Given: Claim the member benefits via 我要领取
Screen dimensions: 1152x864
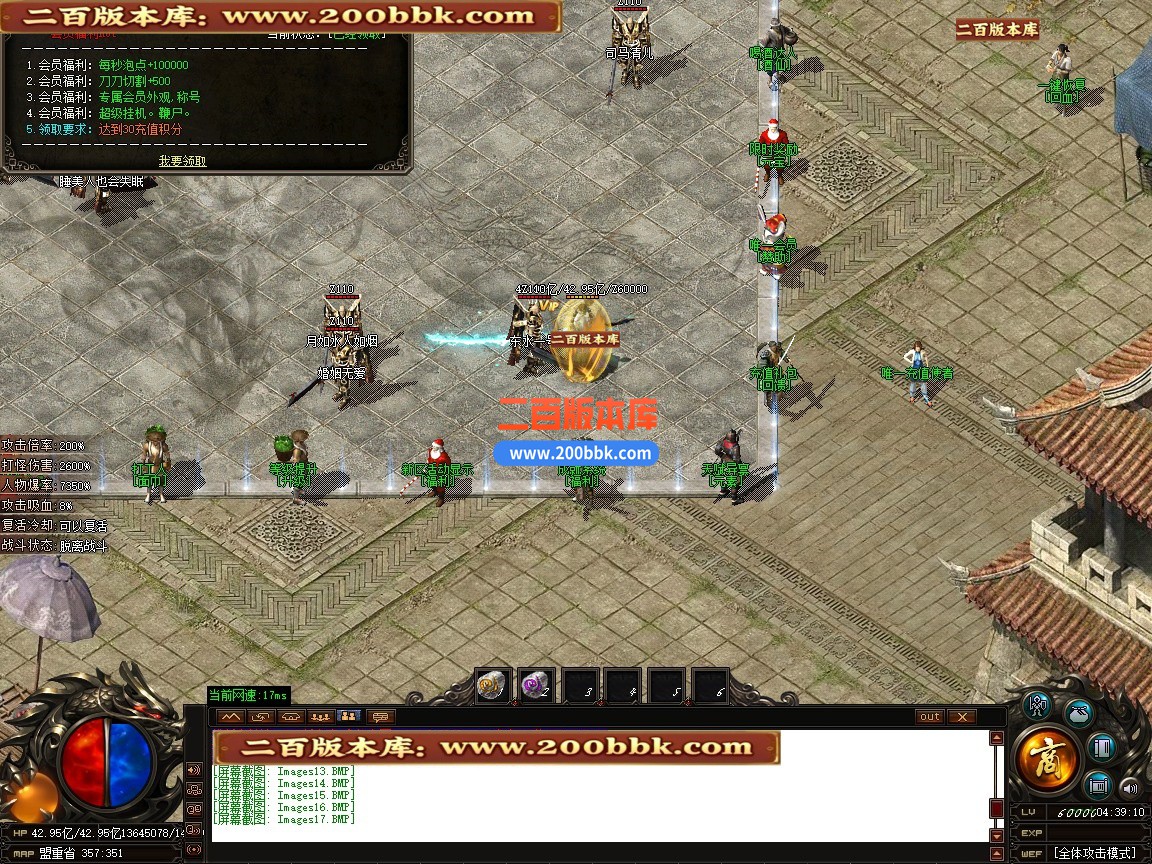Looking at the screenshot, I should click(182, 161).
